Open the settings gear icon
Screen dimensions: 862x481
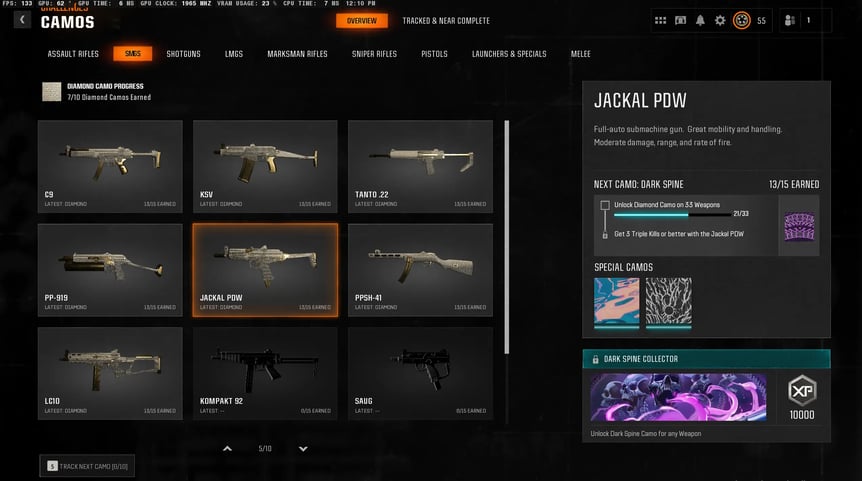point(720,20)
